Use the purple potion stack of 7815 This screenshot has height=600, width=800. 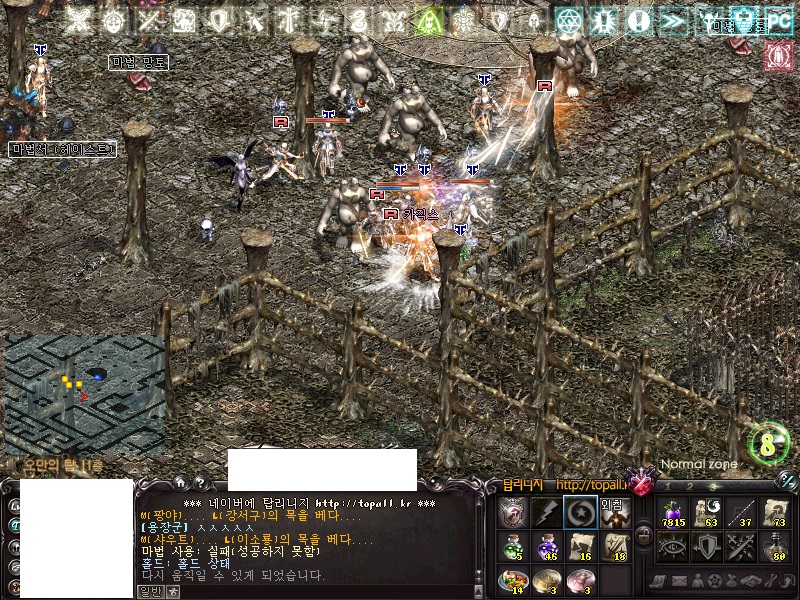pos(672,512)
